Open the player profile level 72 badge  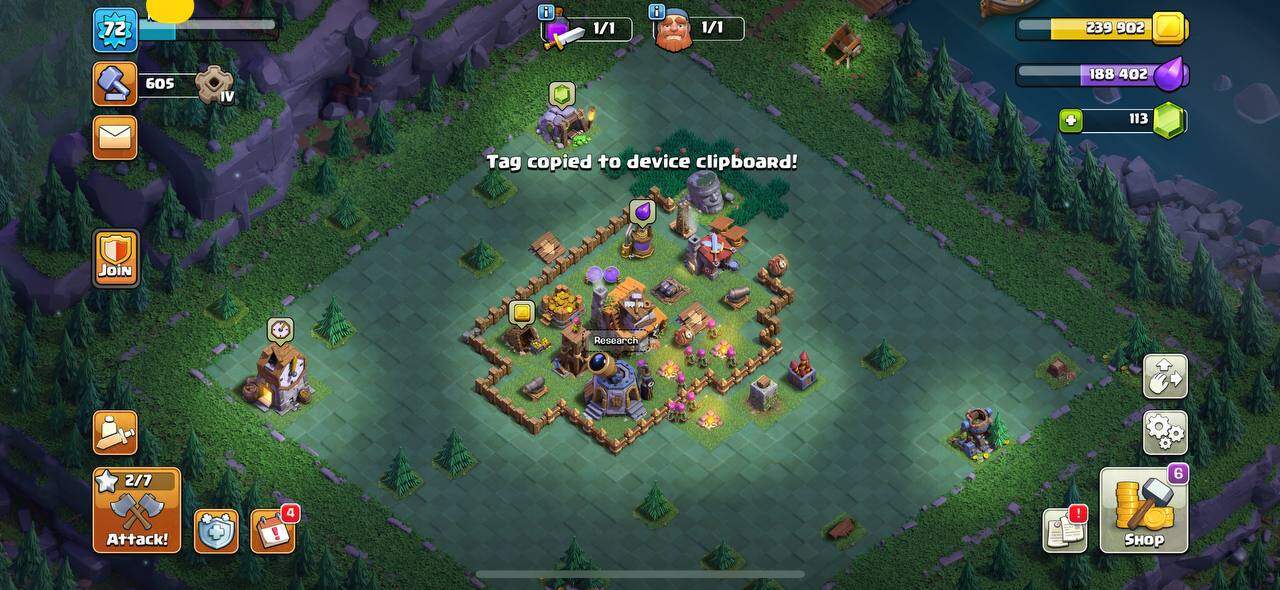tap(115, 29)
